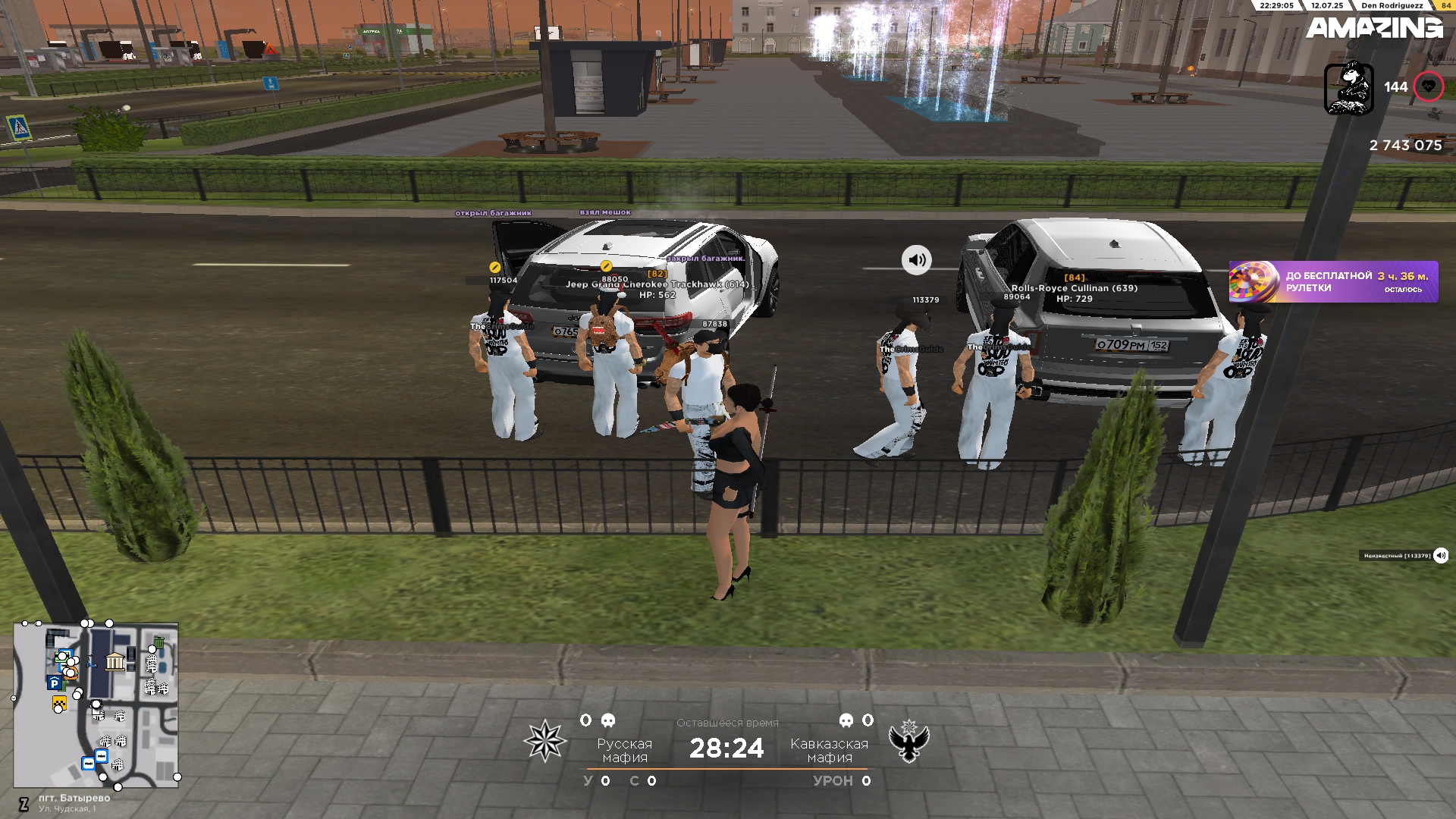Open the free roulette banner
Screen dimensions: 1456x819
click(x=1333, y=282)
